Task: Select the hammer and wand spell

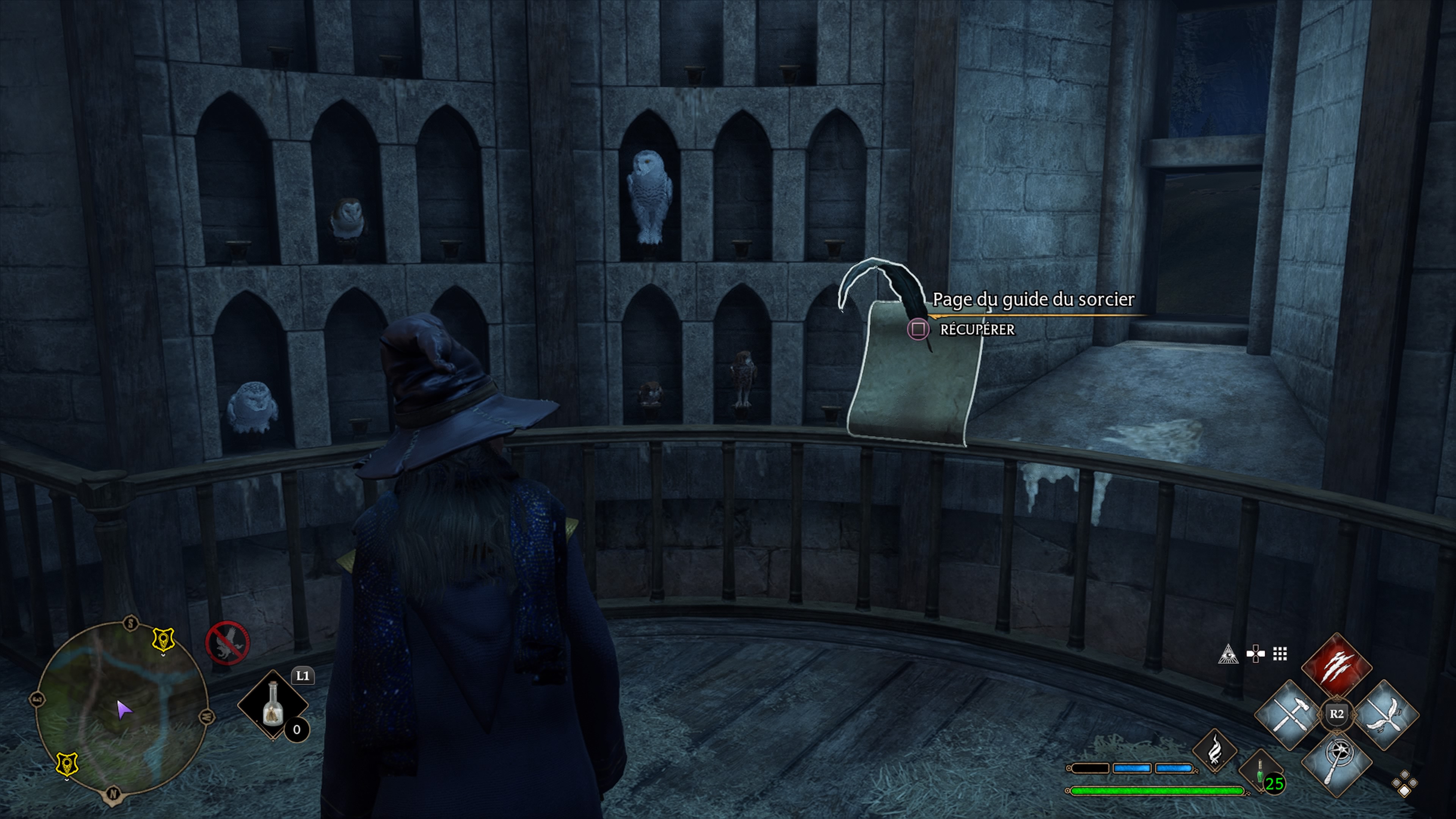Action: click(1290, 714)
